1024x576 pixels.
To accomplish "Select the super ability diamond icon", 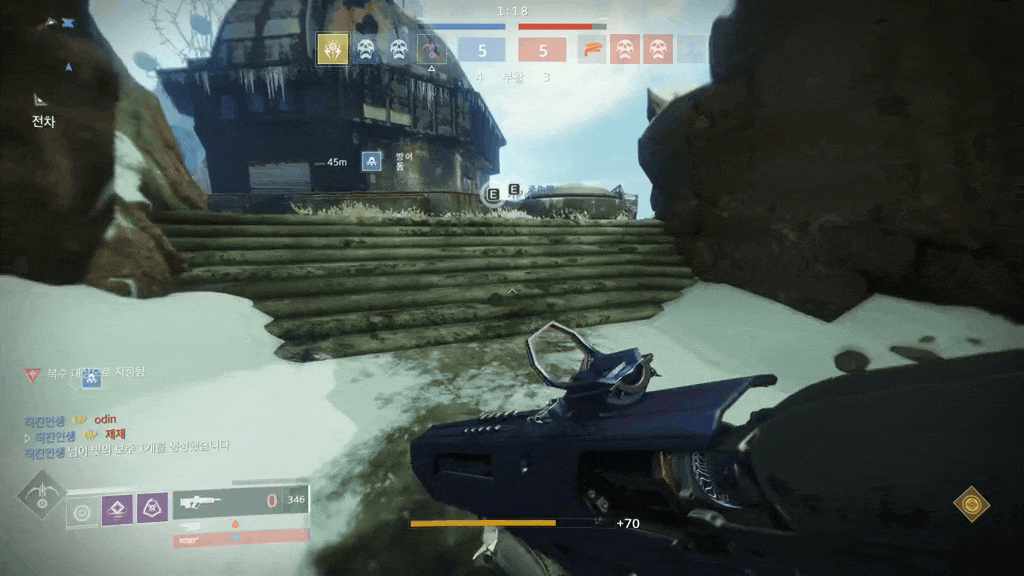I will click(42, 497).
